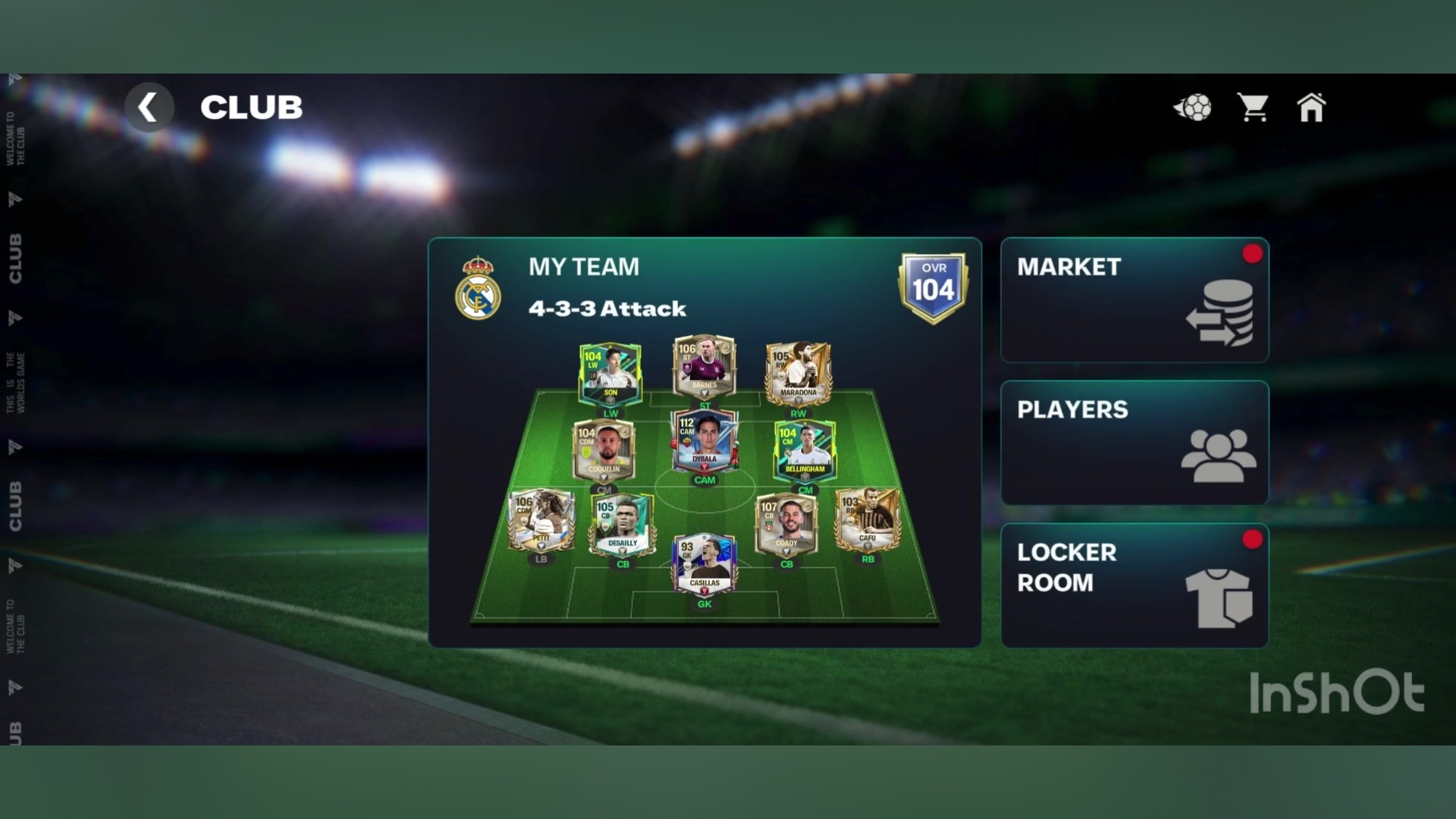Choose the Petit left back card
Image resolution: width=1456 pixels, height=819 pixels.
coord(541,520)
